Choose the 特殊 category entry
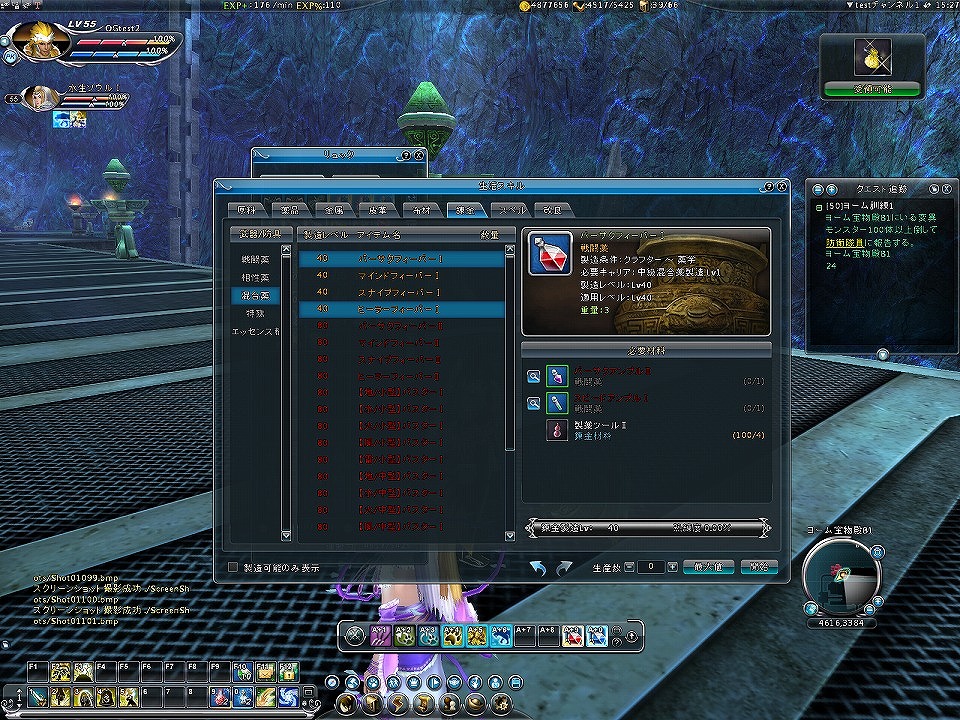Image resolution: width=960 pixels, height=720 pixels. 254,313
